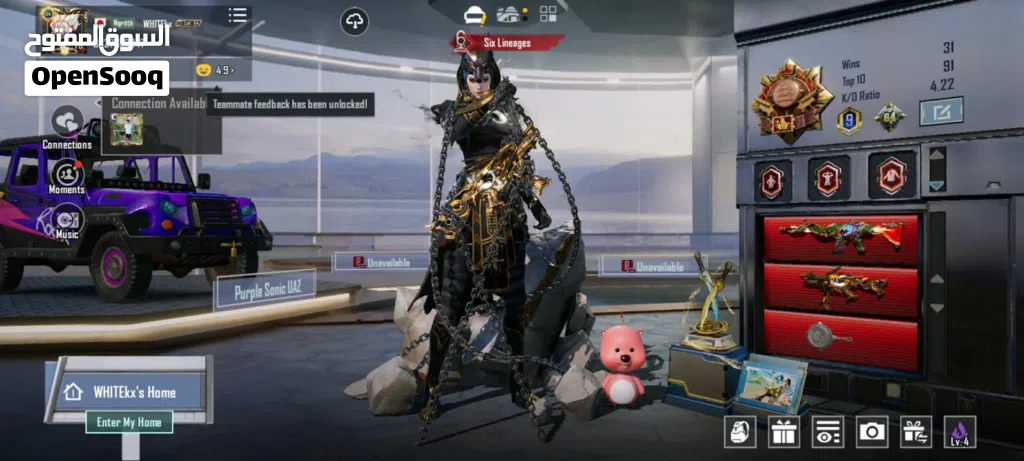Click the Enter My Home button
This screenshot has width=1024, height=461.
coord(129,422)
